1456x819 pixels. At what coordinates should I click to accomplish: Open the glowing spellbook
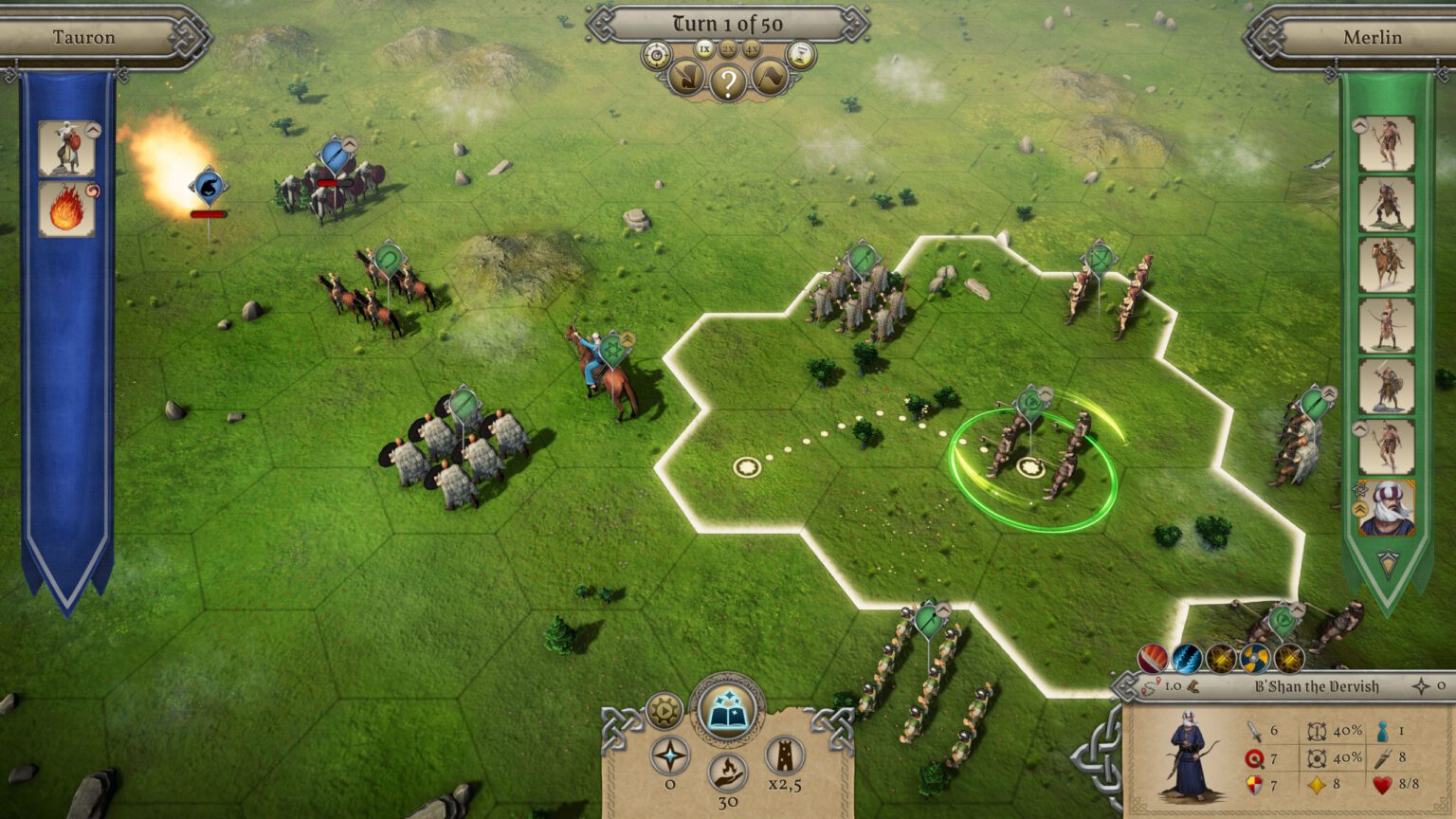coord(726,710)
